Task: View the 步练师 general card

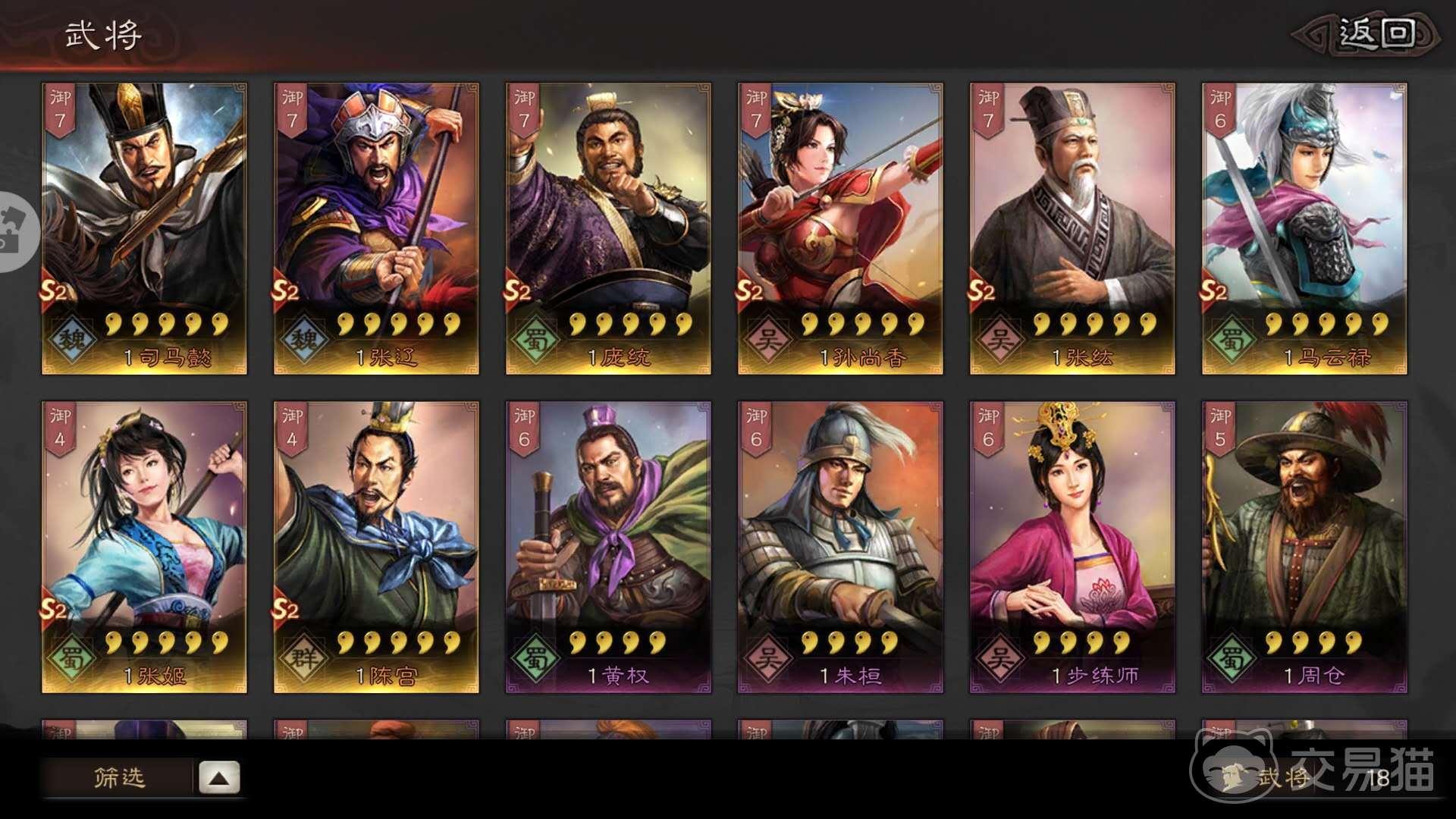Action: [x=1072, y=546]
